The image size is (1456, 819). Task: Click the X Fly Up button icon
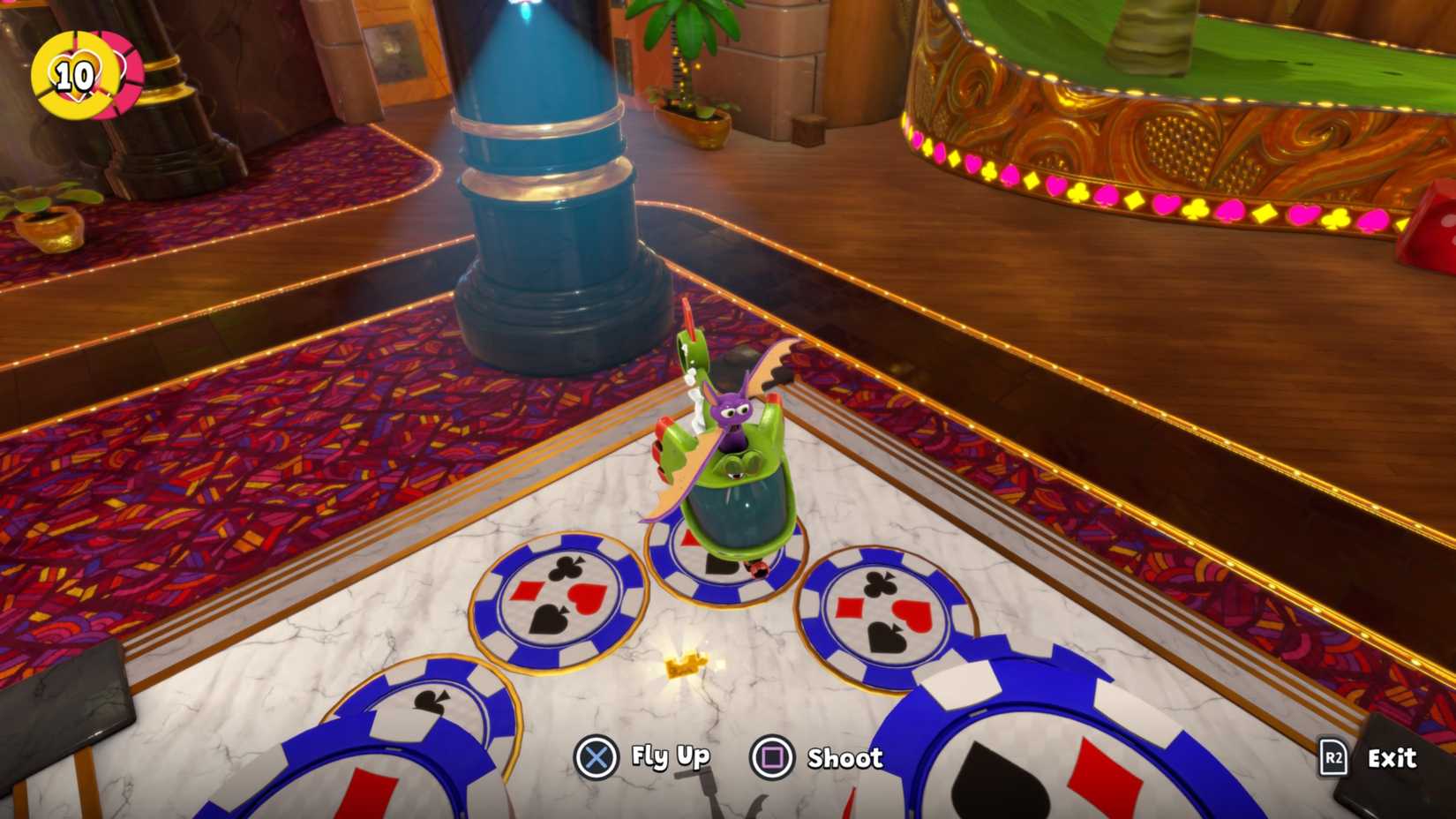pos(597,756)
